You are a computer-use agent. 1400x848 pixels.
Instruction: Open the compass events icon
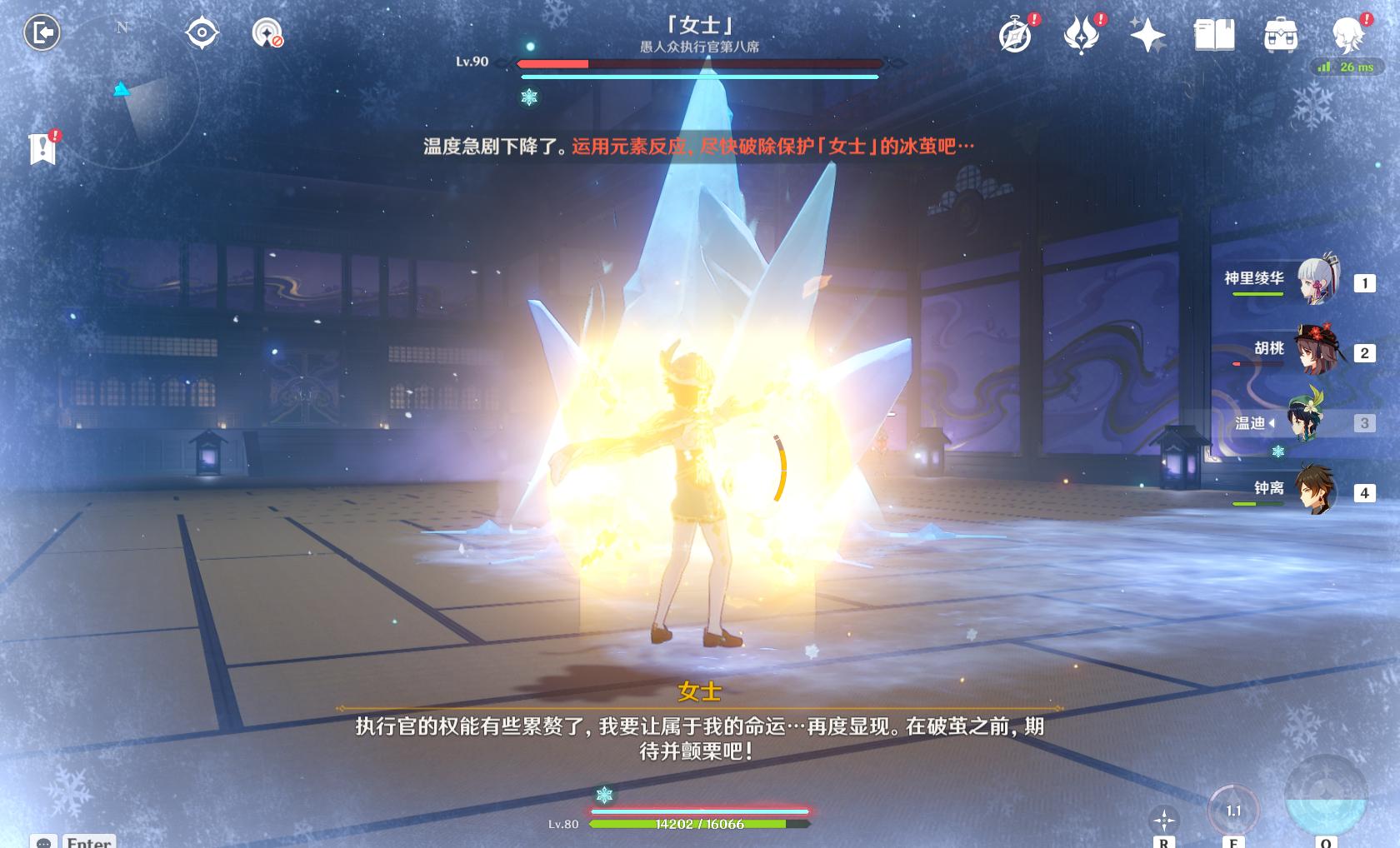1016,36
